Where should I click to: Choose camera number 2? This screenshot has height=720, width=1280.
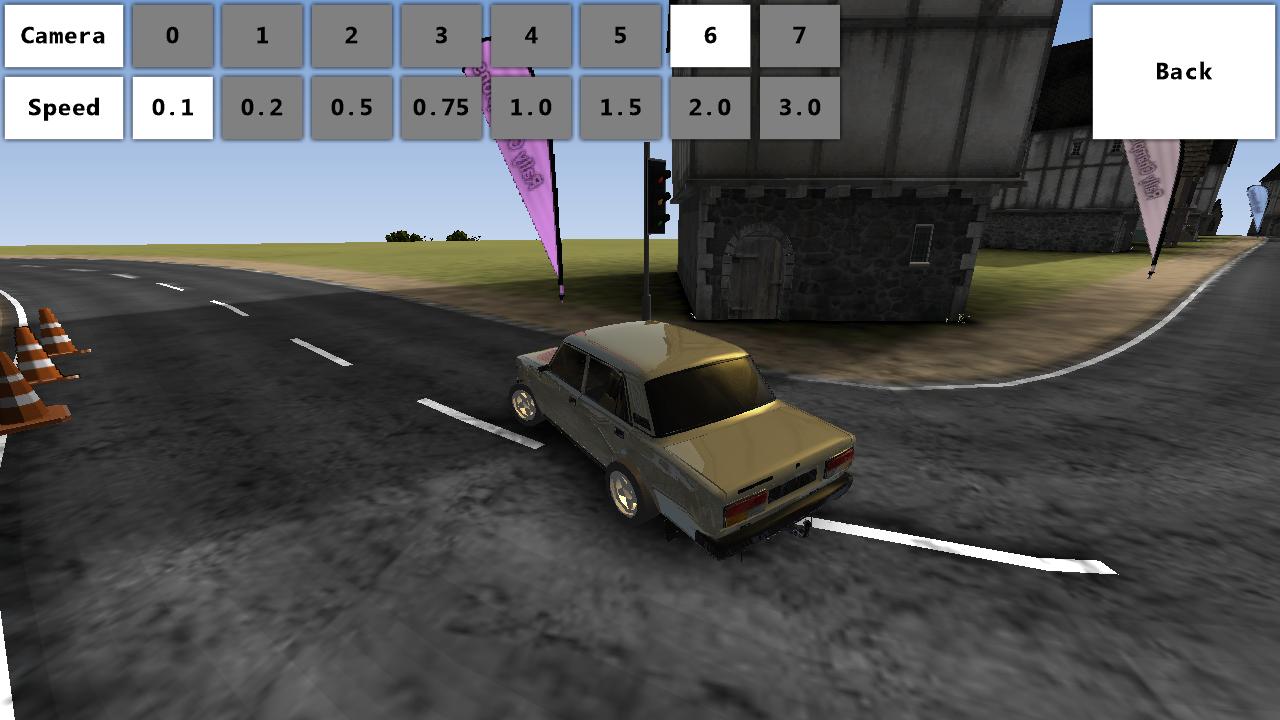coord(351,36)
